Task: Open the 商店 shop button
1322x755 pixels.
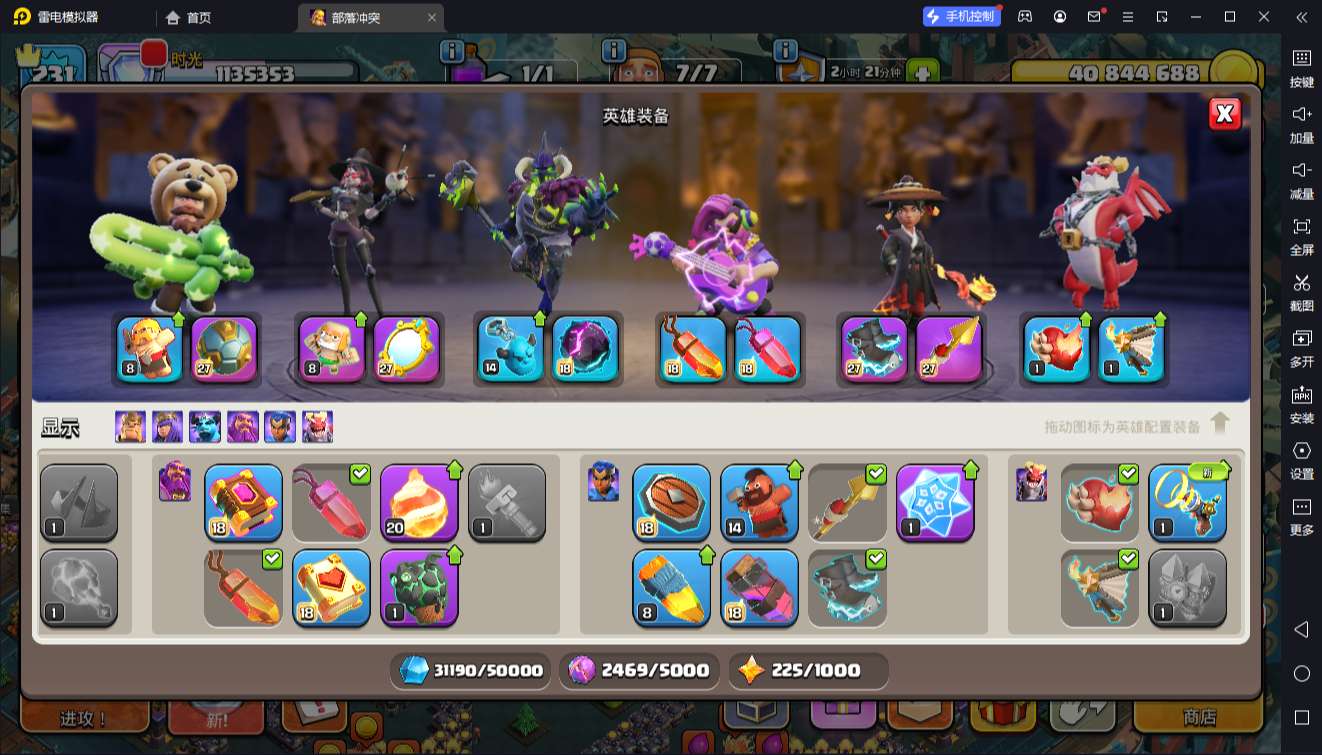Action: point(1198,717)
